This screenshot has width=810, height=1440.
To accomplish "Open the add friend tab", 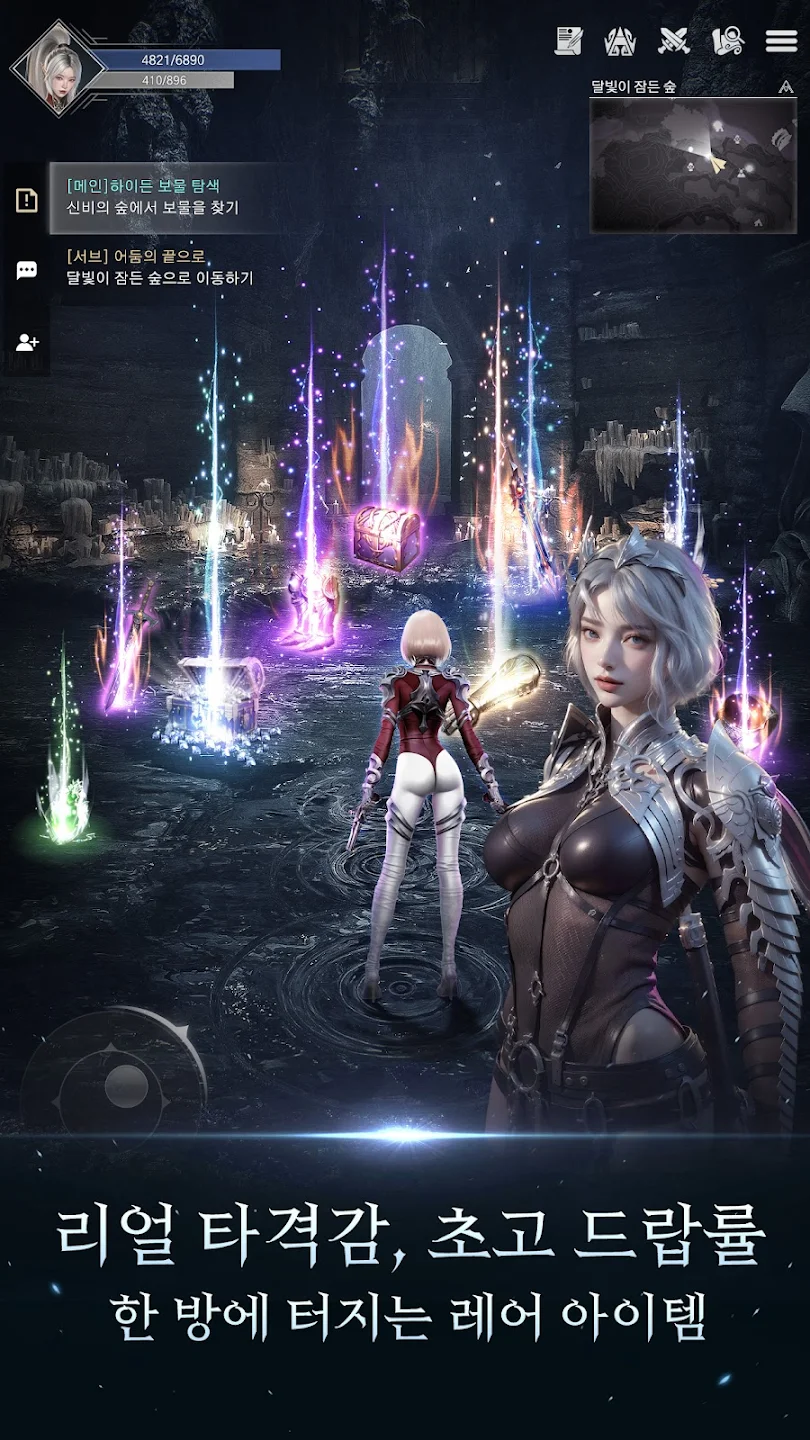I will (27, 342).
